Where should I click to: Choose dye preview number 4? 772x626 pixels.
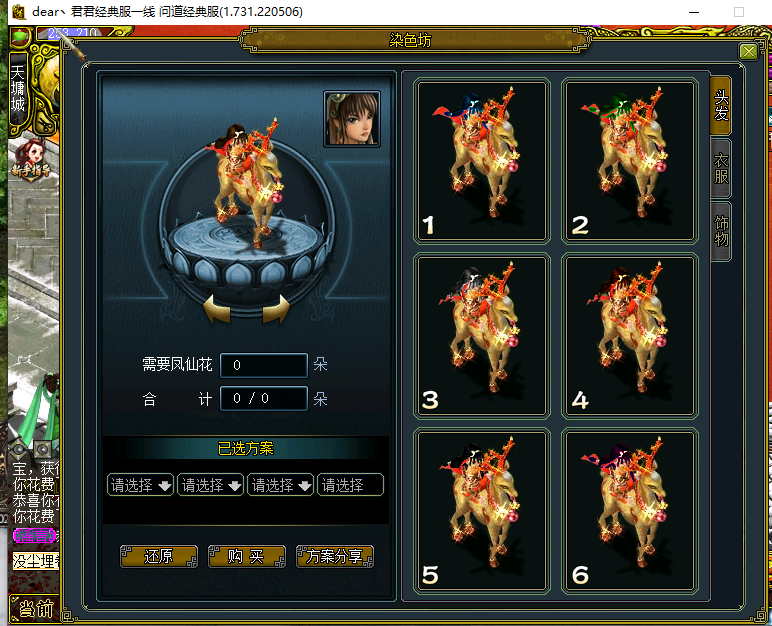(x=629, y=336)
